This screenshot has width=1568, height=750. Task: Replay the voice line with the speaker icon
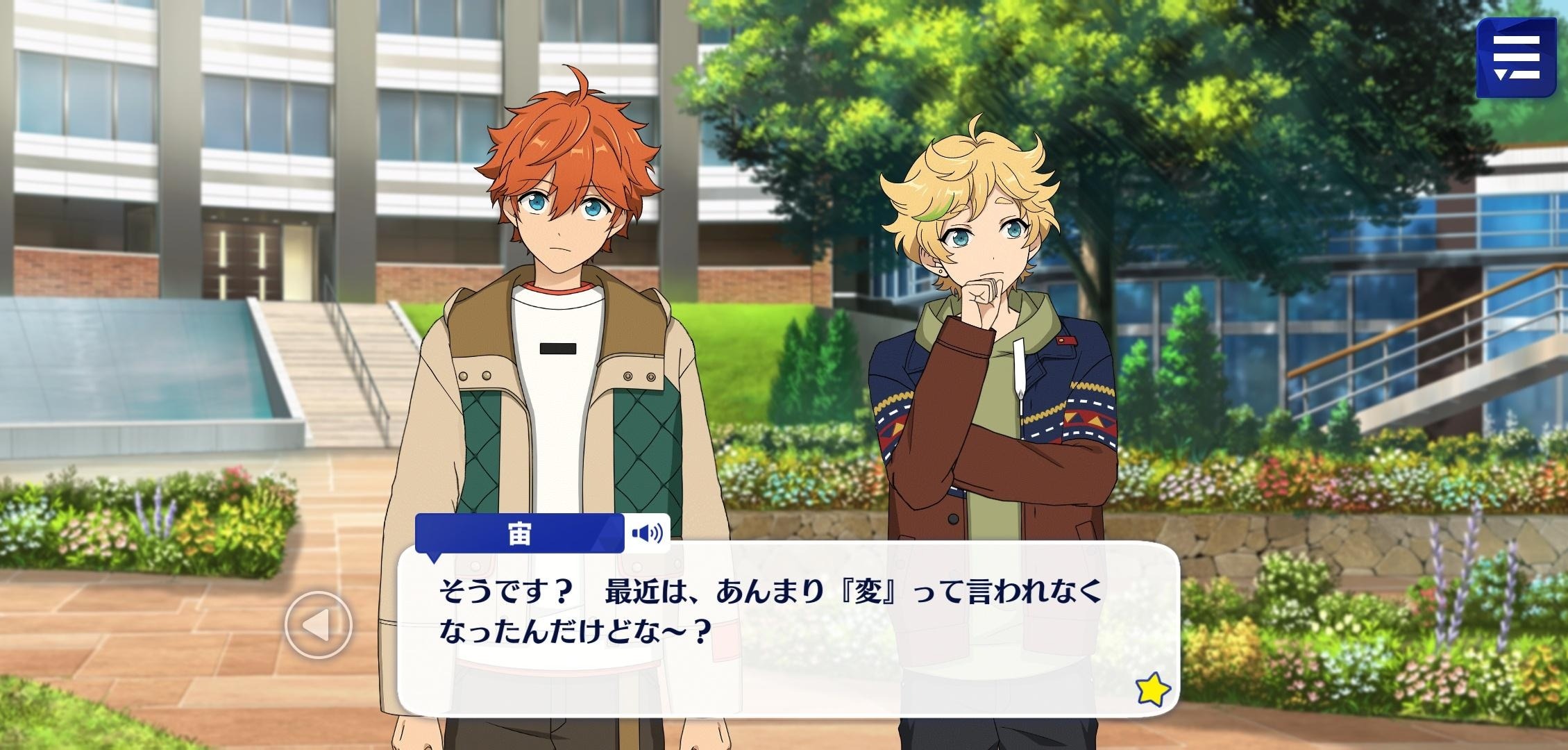(x=647, y=533)
